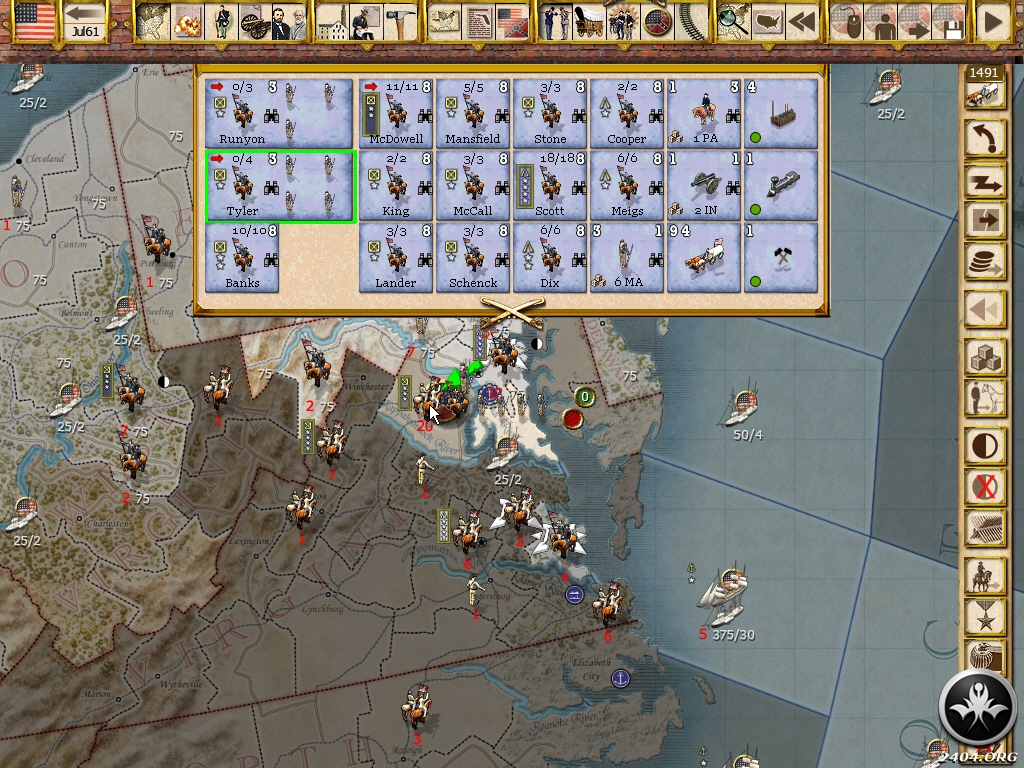Click the back arrow above Jul61
This screenshot has width=1024, height=768.
click(87, 14)
